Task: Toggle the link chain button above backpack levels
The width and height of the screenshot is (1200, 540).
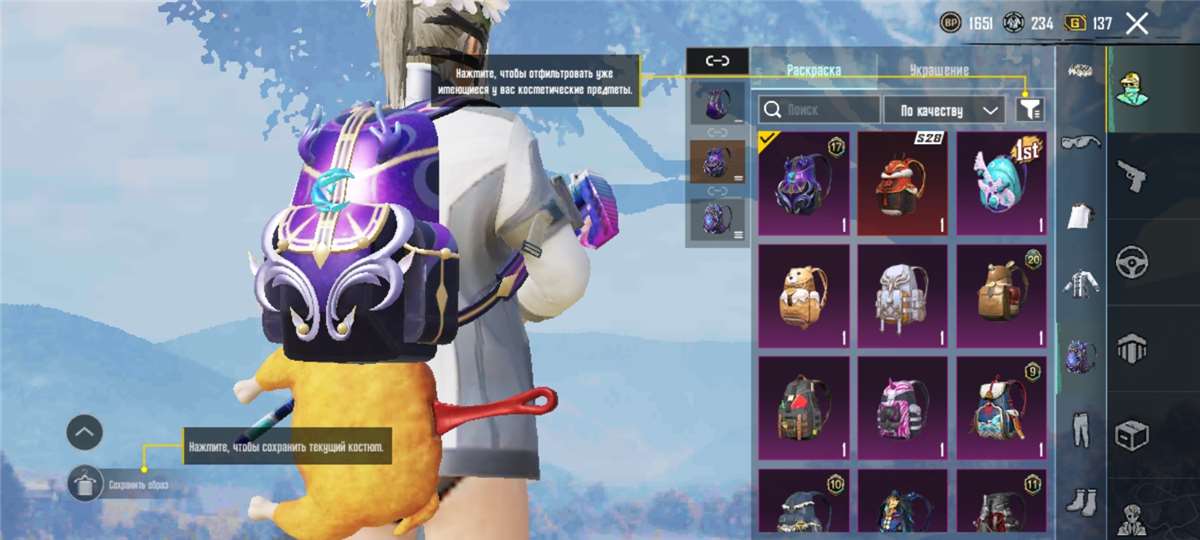Action: (x=717, y=61)
